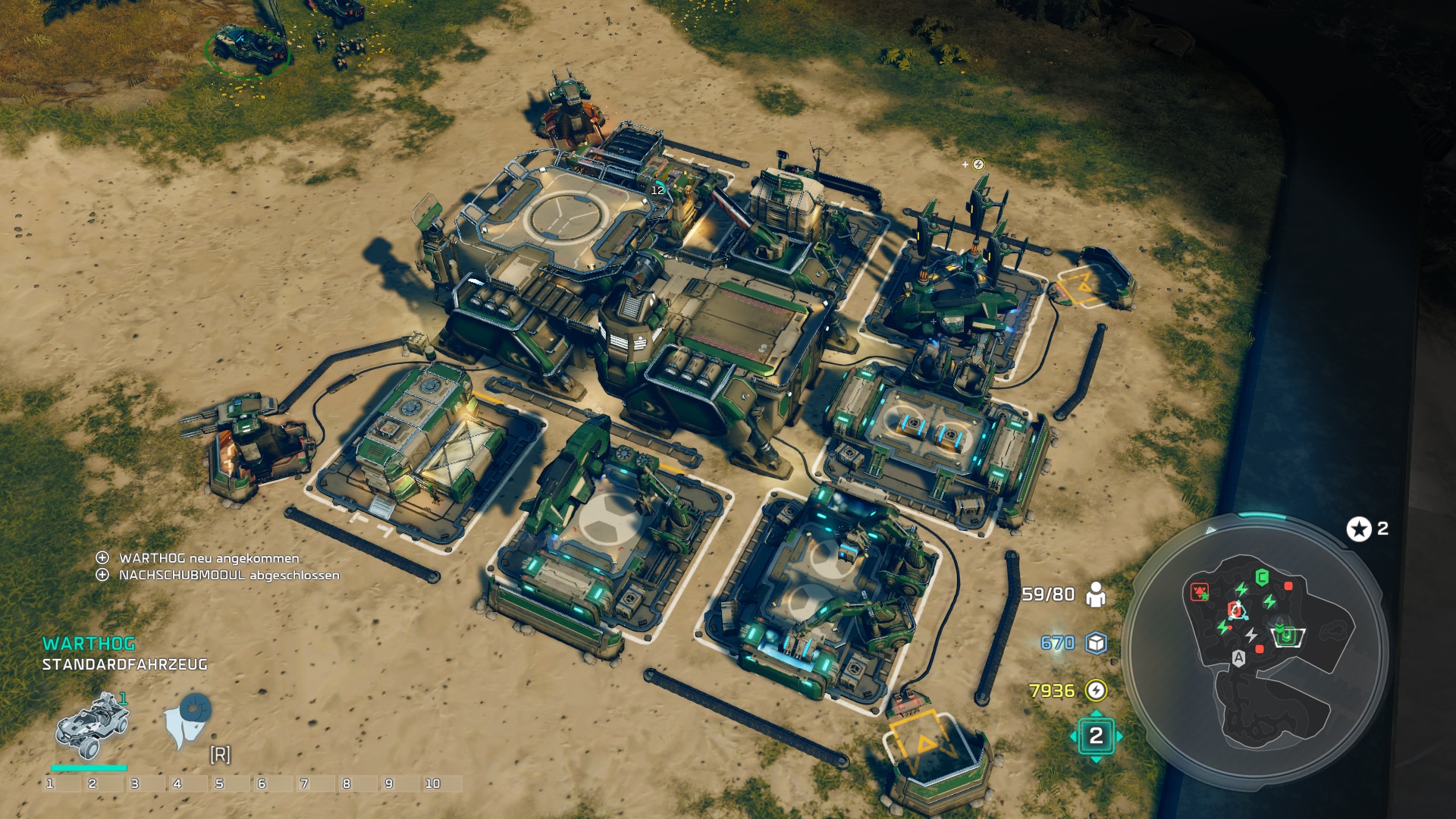
Task: Click the grey lightning power node on minimap
Action: click(x=1250, y=635)
